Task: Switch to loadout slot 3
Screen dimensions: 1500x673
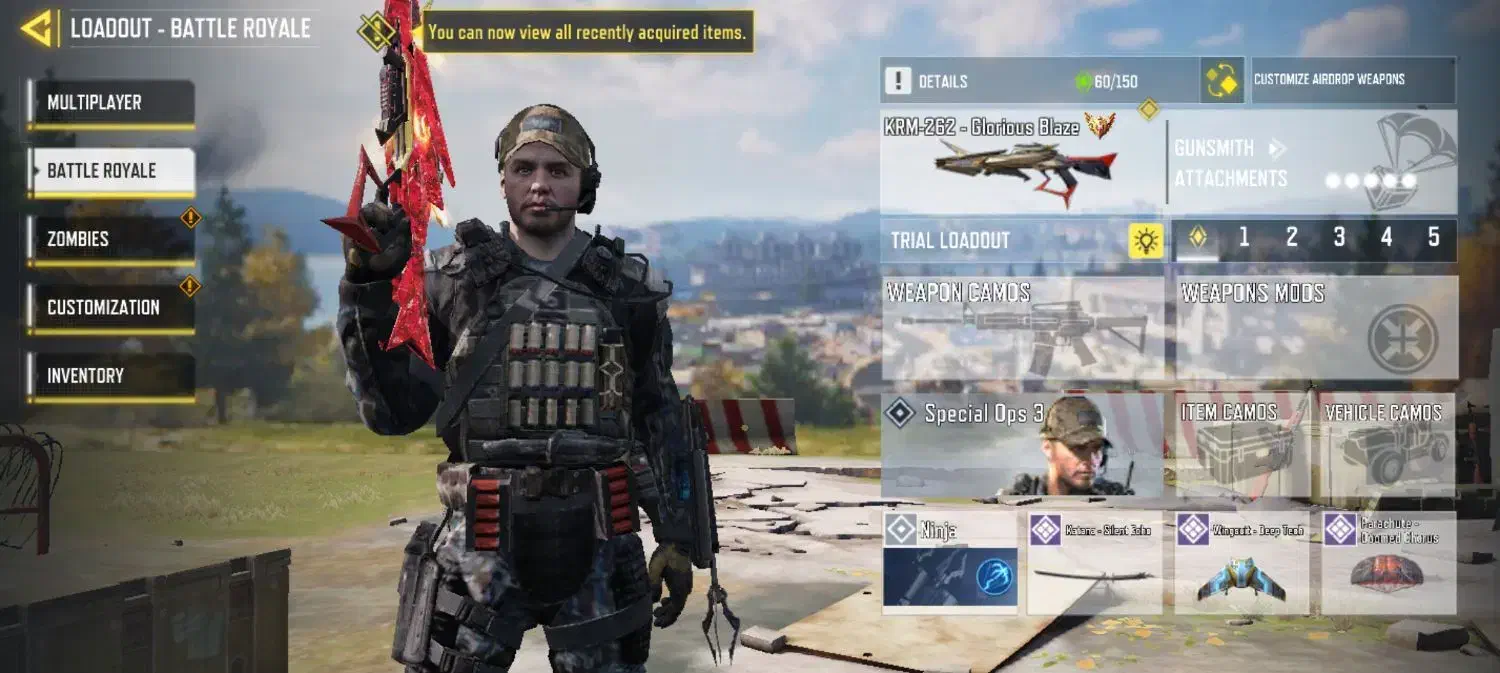Action: pos(1339,238)
